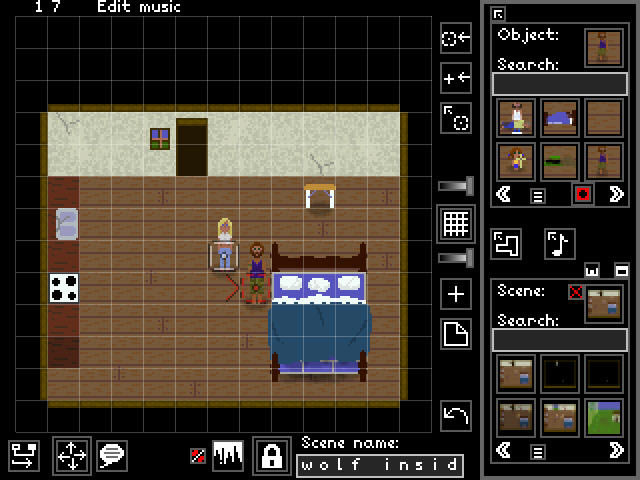640x480 pixels.
Task: Toggle the padlock lock button
Action: pos(270,456)
